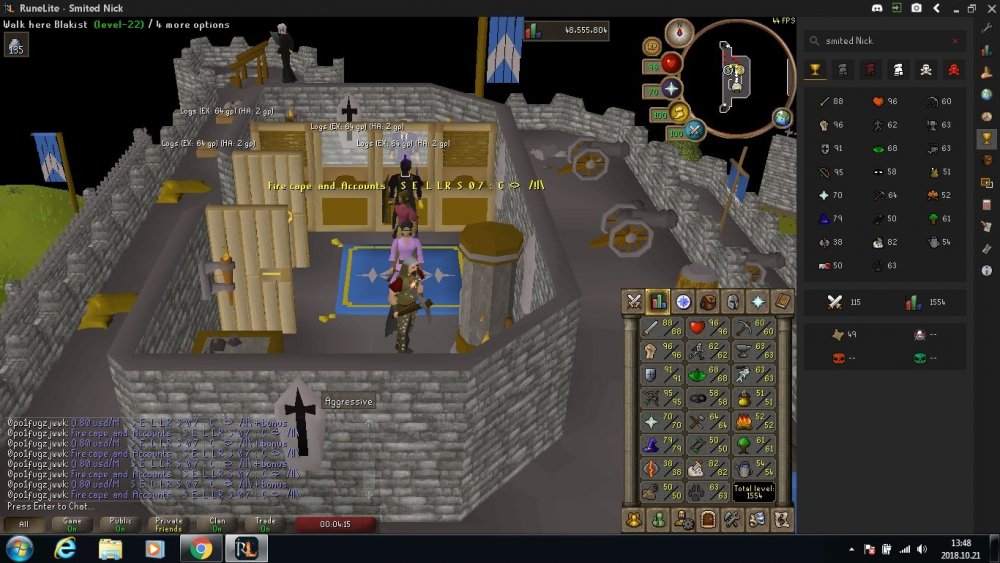Open the Options wrench tab

tap(733, 520)
